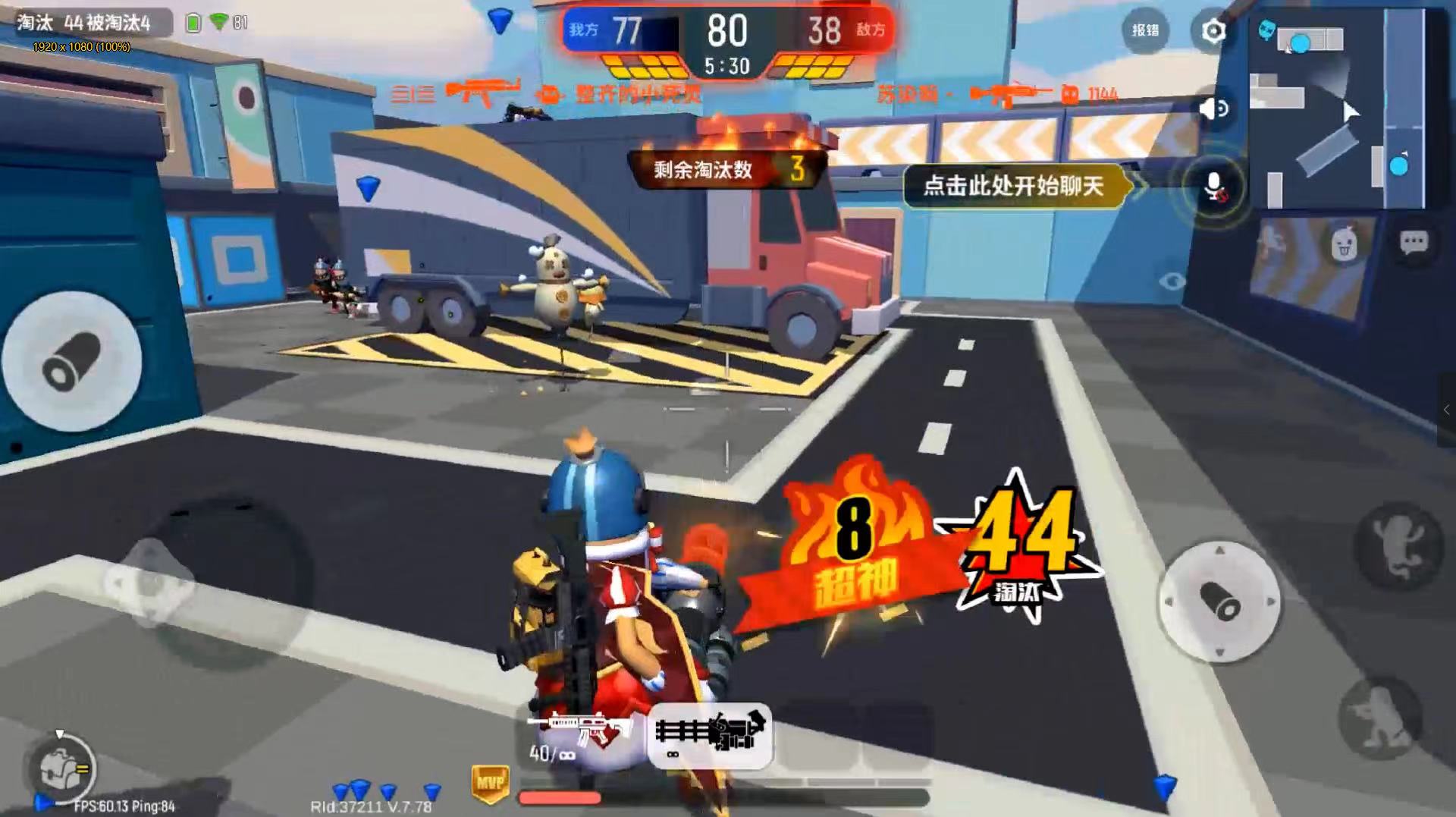Image resolution: width=1456 pixels, height=817 pixels.
Task: Open the settings gear icon
Action: pyautogui.click(x=1213, y=31)
